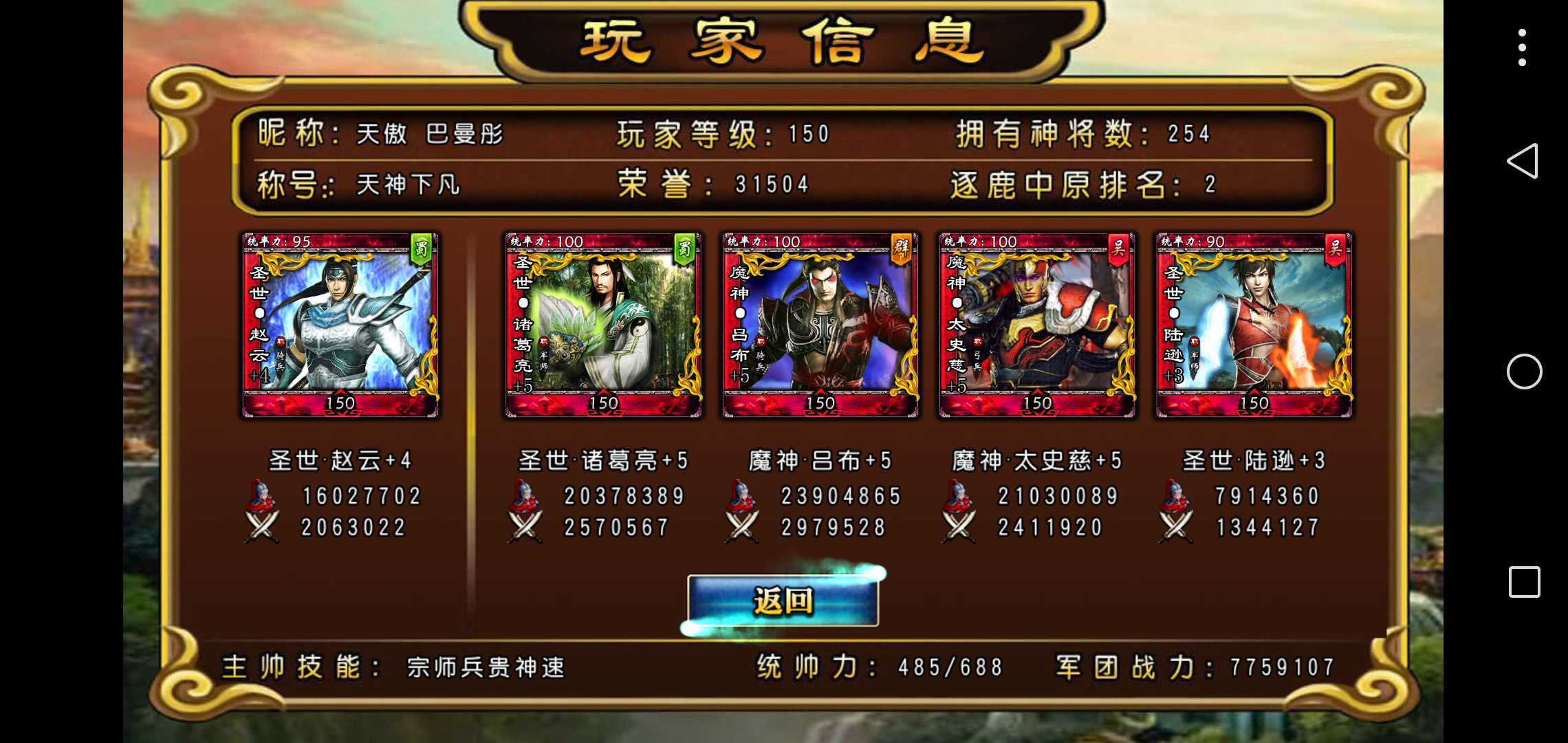
Task: Click the 逐鹿中原排名 value showing 2
Action: pos(1210,184)
